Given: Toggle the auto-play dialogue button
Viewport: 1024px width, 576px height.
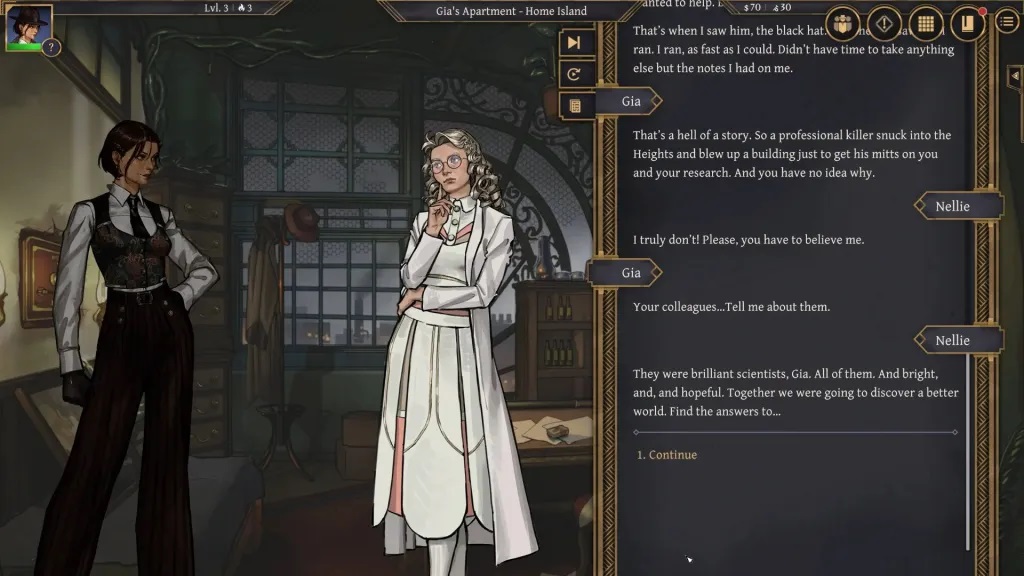Looking at the screenshot, I should pyautogui.click(x=574, y=73).
